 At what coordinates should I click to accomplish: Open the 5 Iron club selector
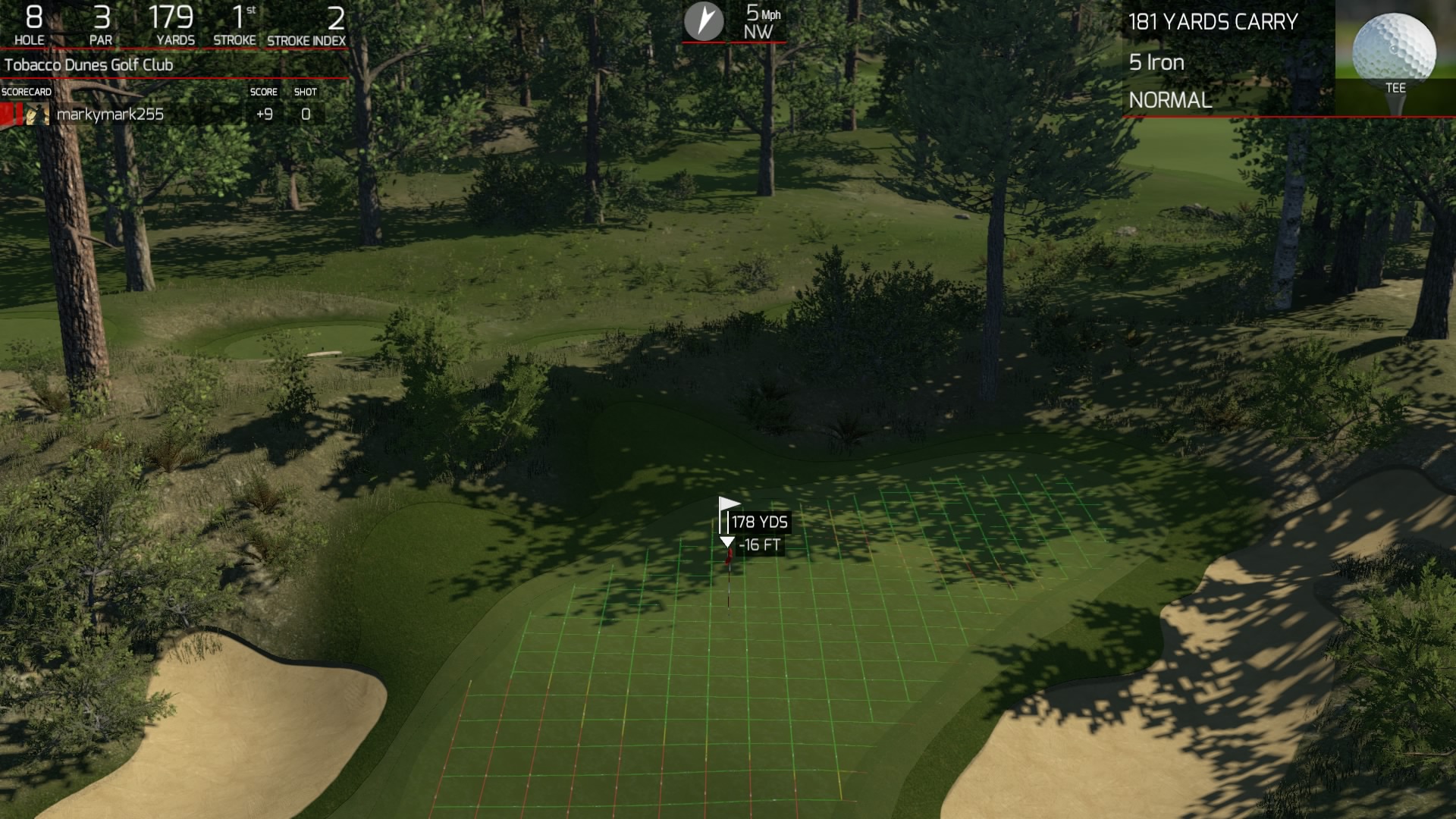click(x=1156, y=63)
